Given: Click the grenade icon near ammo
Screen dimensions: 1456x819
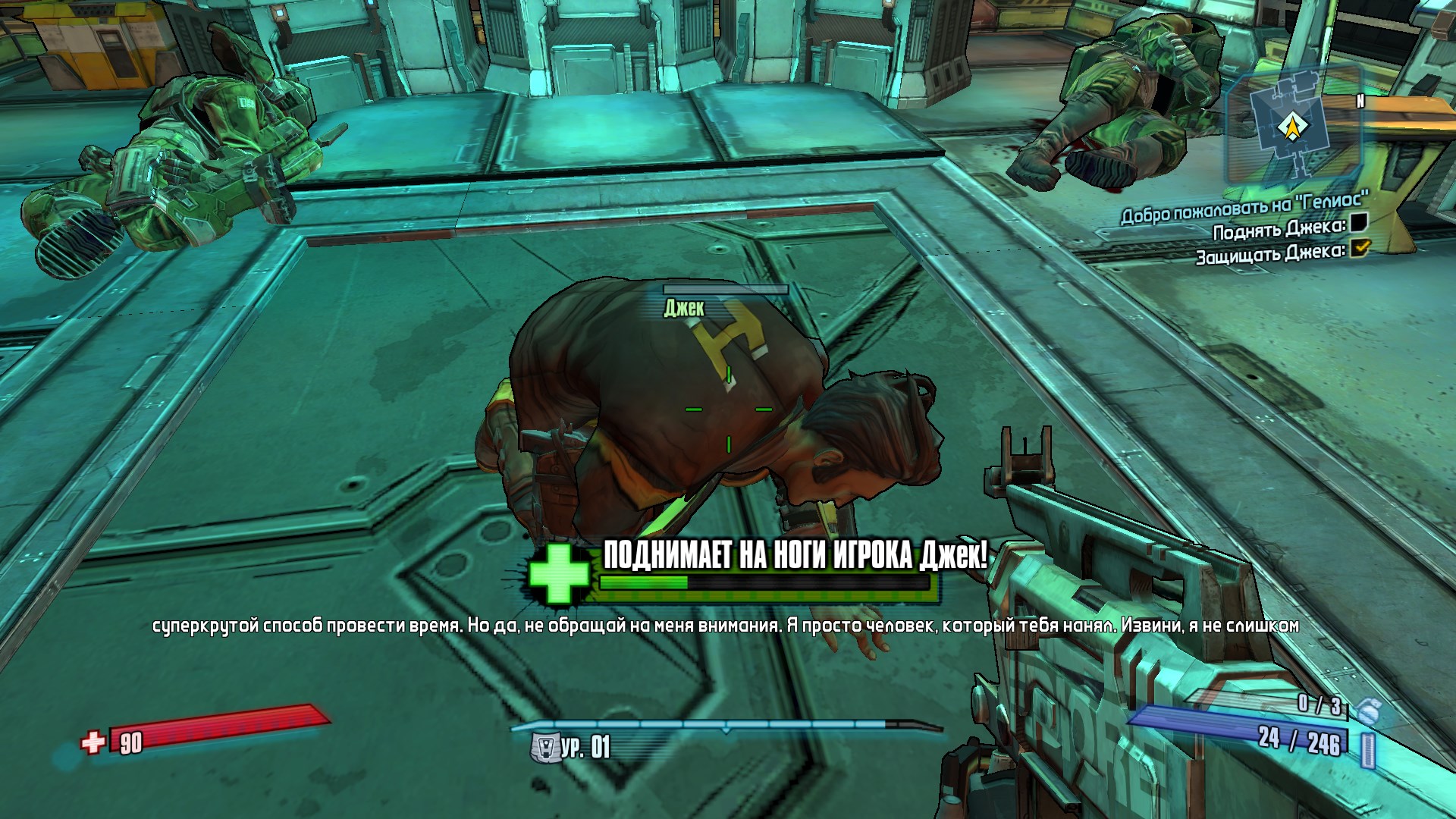Looking at the screenshot, I should [1367, 711].
